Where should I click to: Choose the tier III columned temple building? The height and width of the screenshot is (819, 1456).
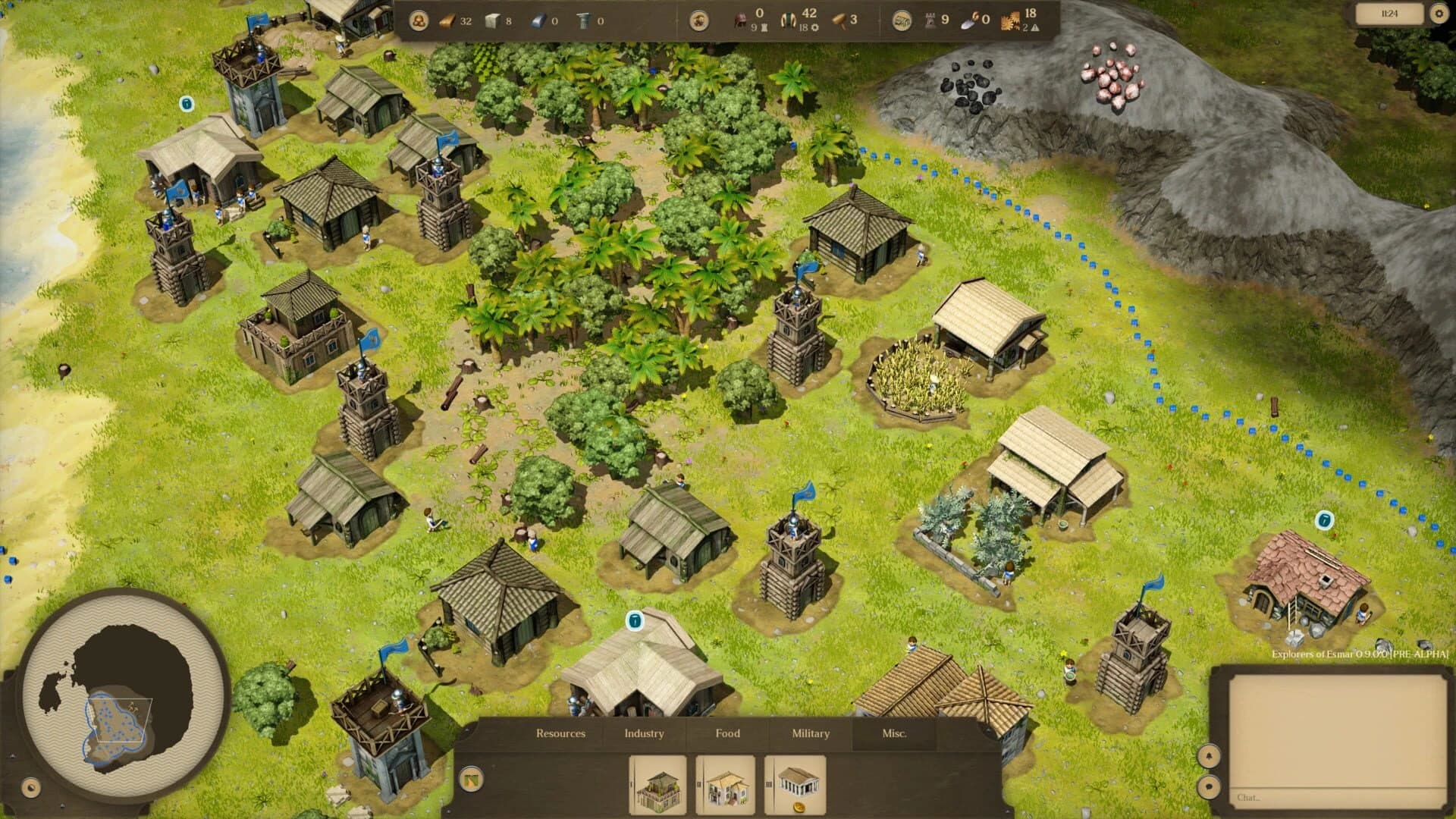coord(795,786)
